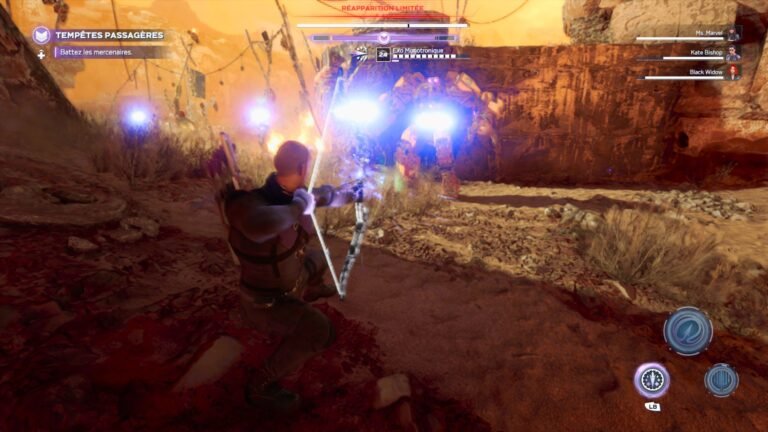This screenshot has width=768, height=432.
Task: Use the striped blue ability icon
Action: click(720, 380)
